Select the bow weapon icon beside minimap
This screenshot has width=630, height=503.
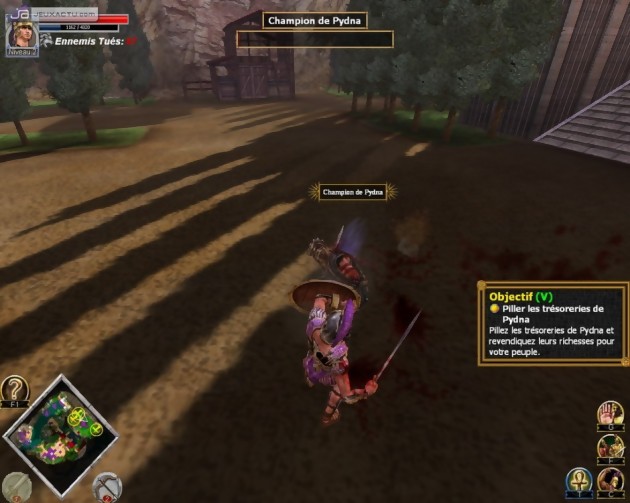tap(106, 487)
